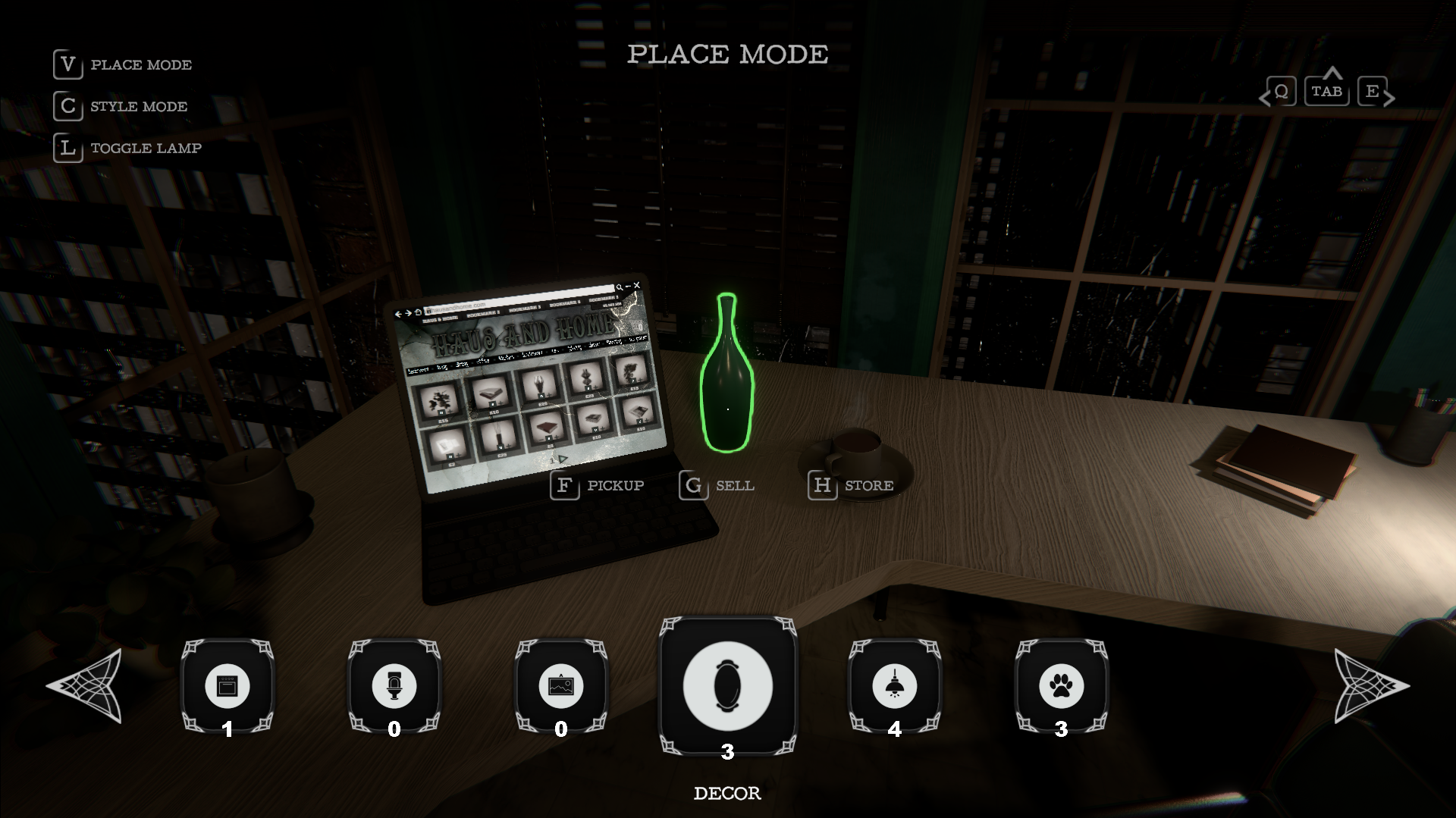Expand the next shop page with the arrow
This screenshot has height=818, width=1456.
click(x=563, y=459)
